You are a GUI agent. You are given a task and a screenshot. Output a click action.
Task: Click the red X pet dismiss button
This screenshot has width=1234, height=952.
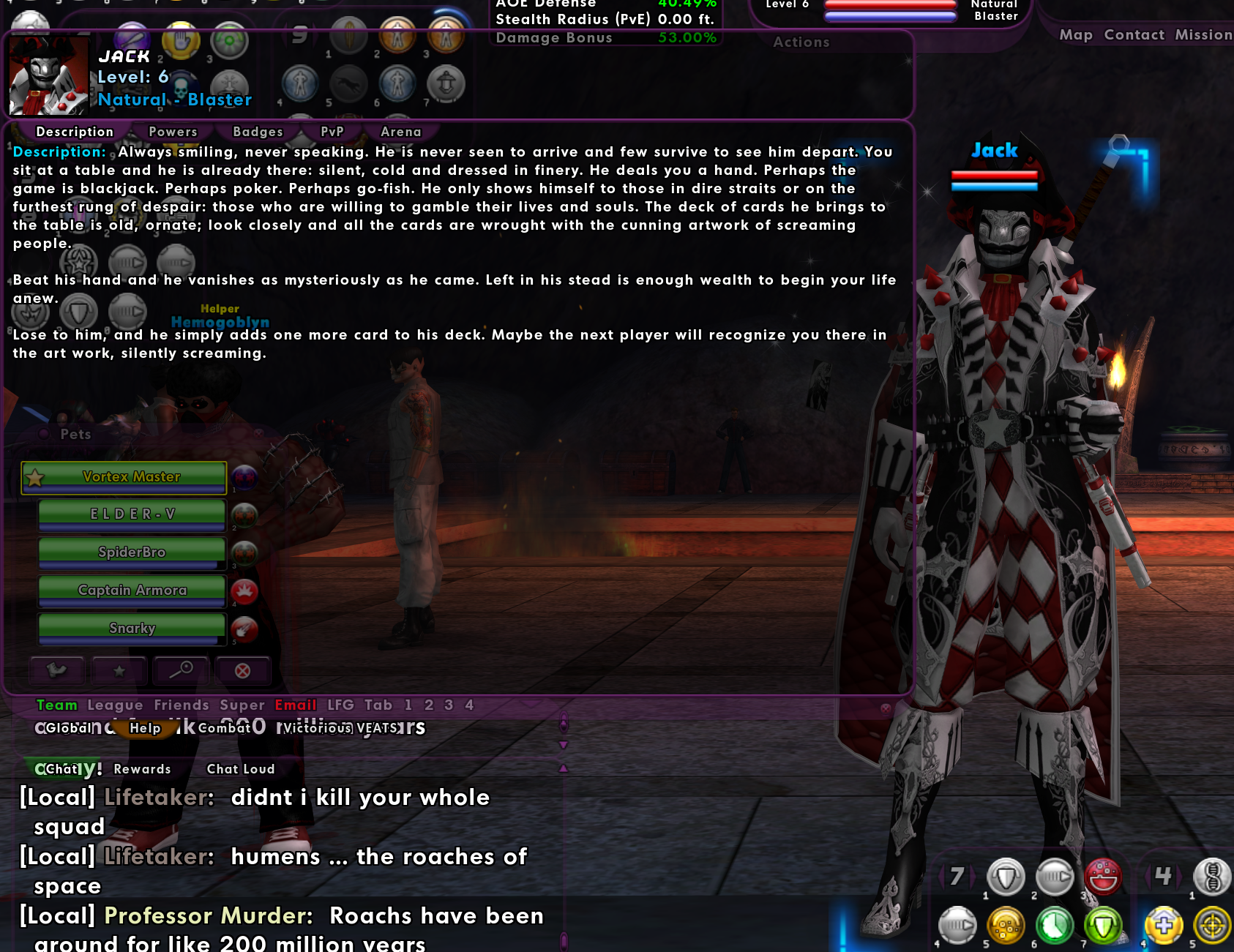pyautogui.click(x=242, y=670)
